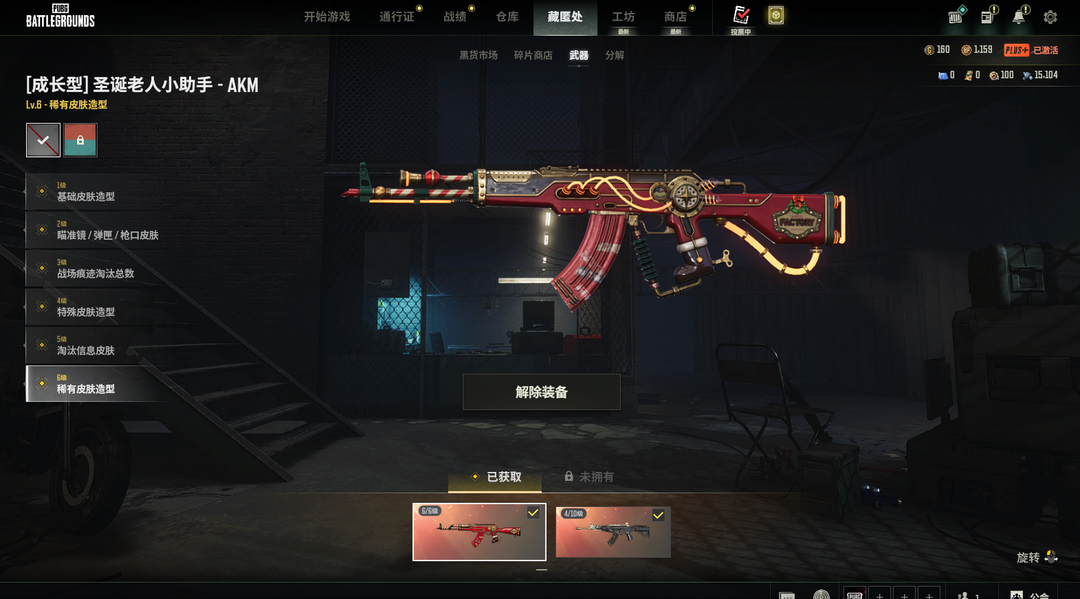Open the 仓库 tab
The image size is (1080, 599).
point(507,17)
